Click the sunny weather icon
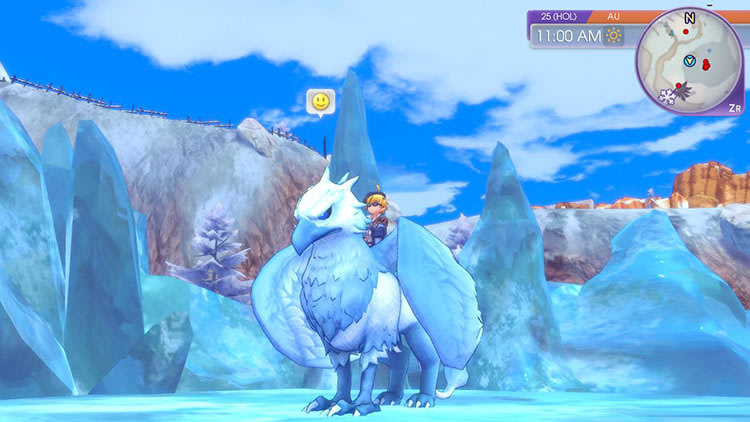The image size is (750, 422). click(613, 36)
